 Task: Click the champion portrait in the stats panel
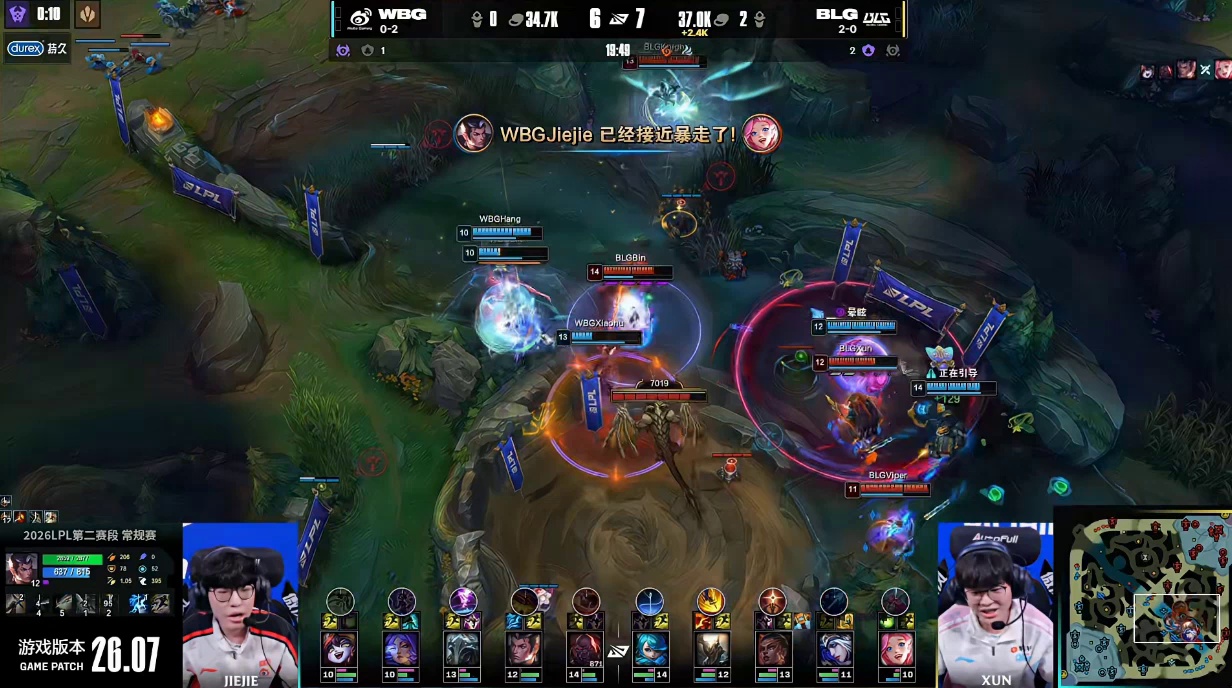tap(21, 568)
